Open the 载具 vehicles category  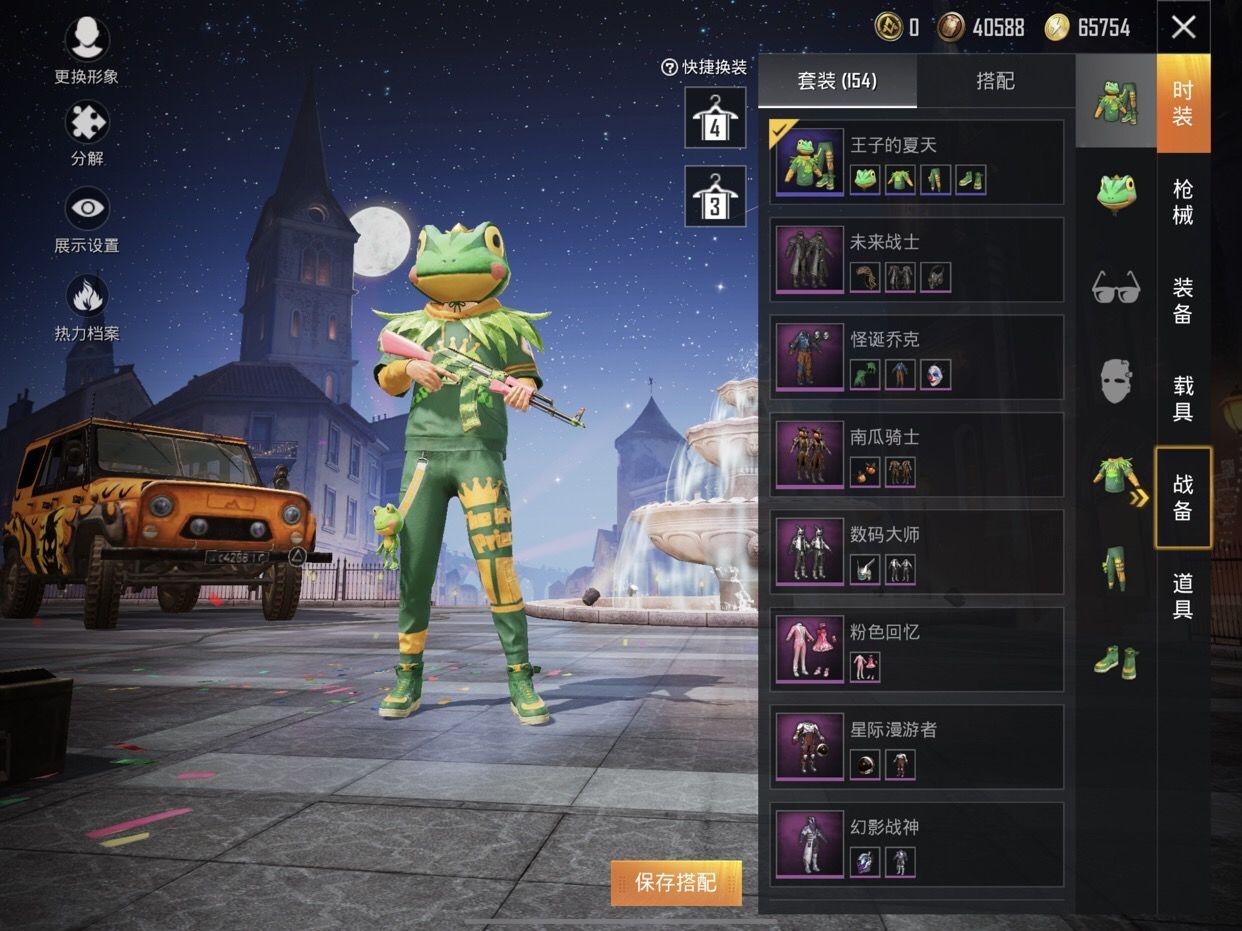point(1183,398)
